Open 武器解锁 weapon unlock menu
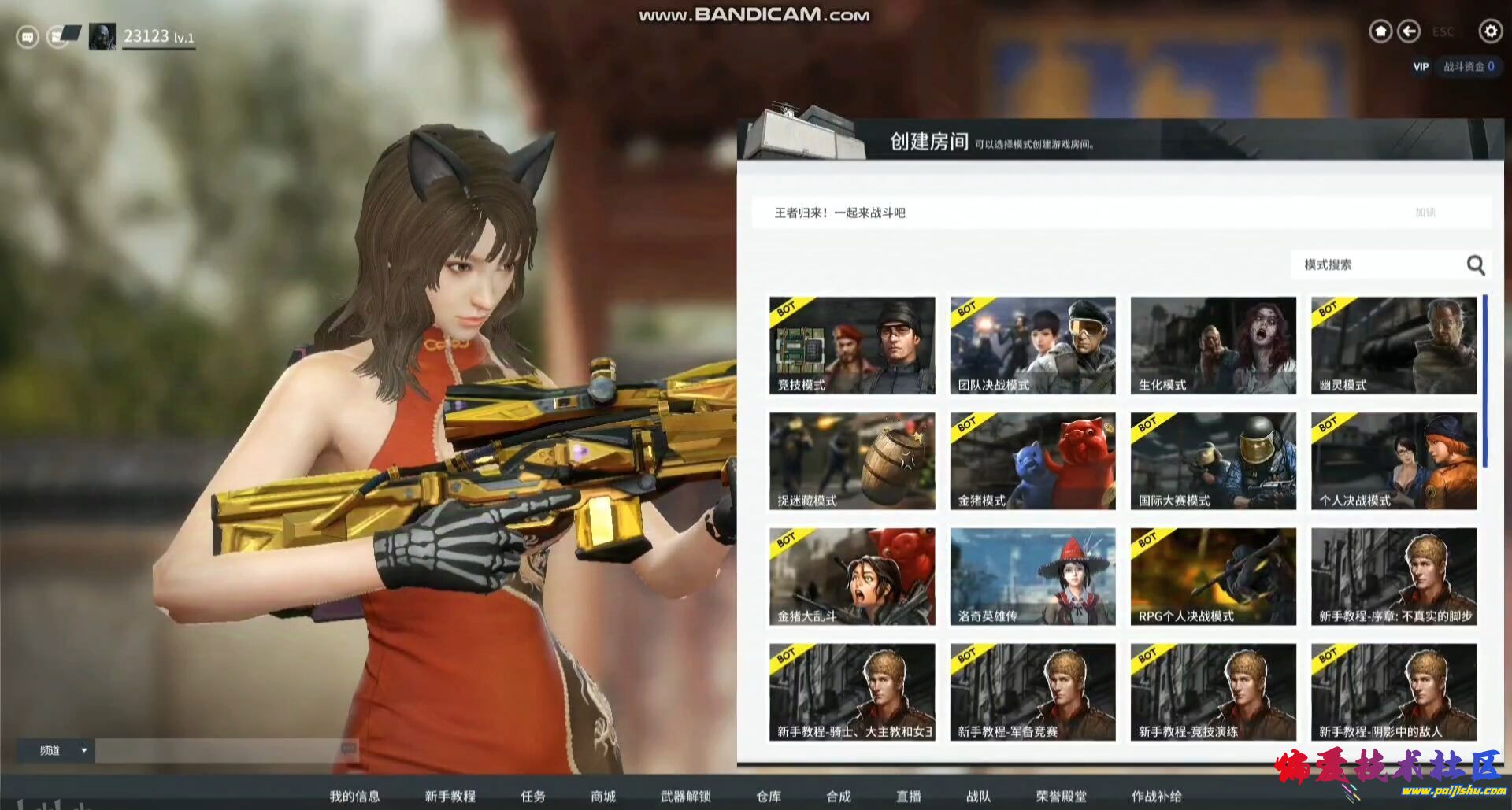Viewport: 1512px width, 810px height. pyautogui.click(x=686, y=796)
